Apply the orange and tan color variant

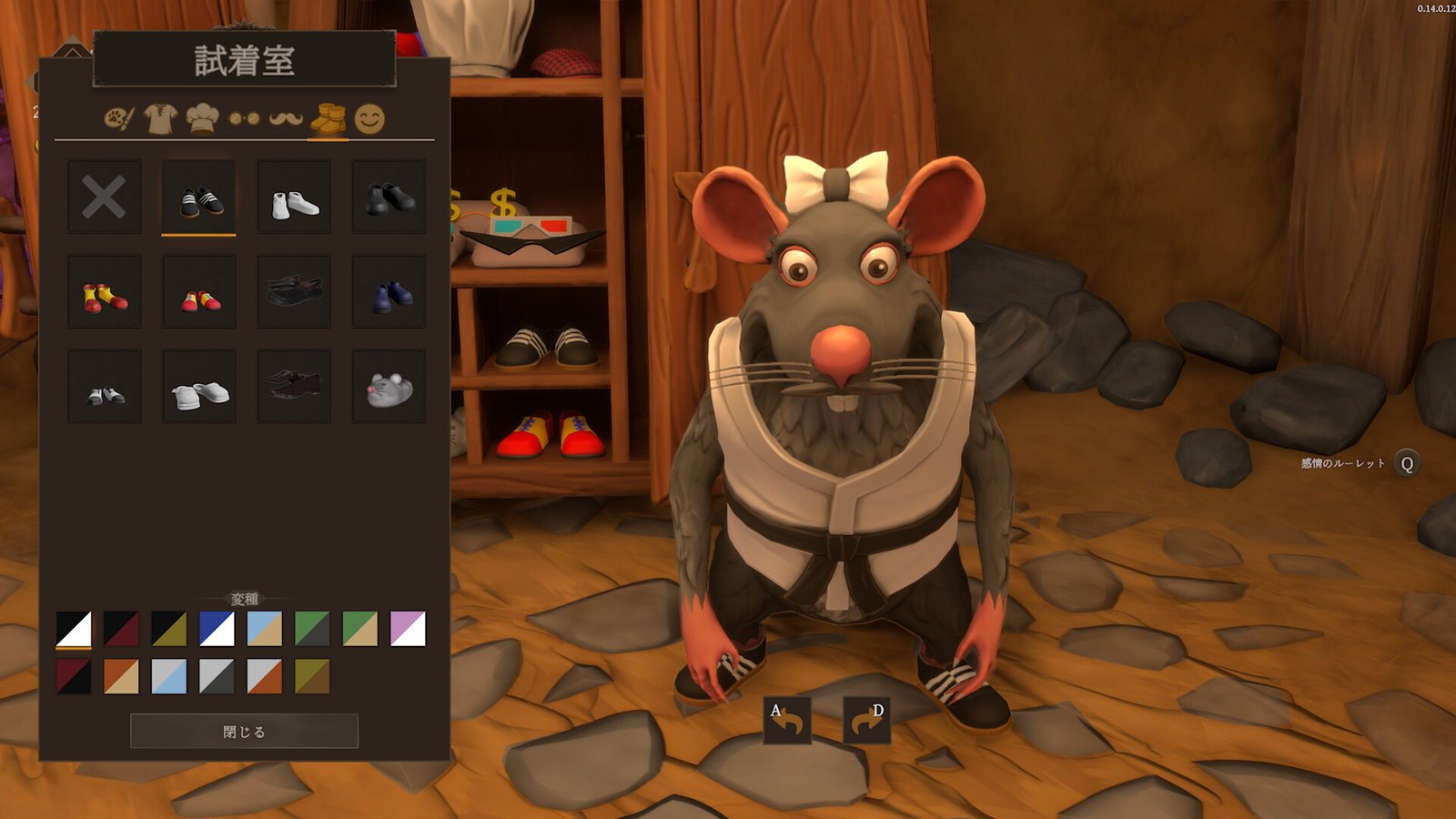point(121,677)
